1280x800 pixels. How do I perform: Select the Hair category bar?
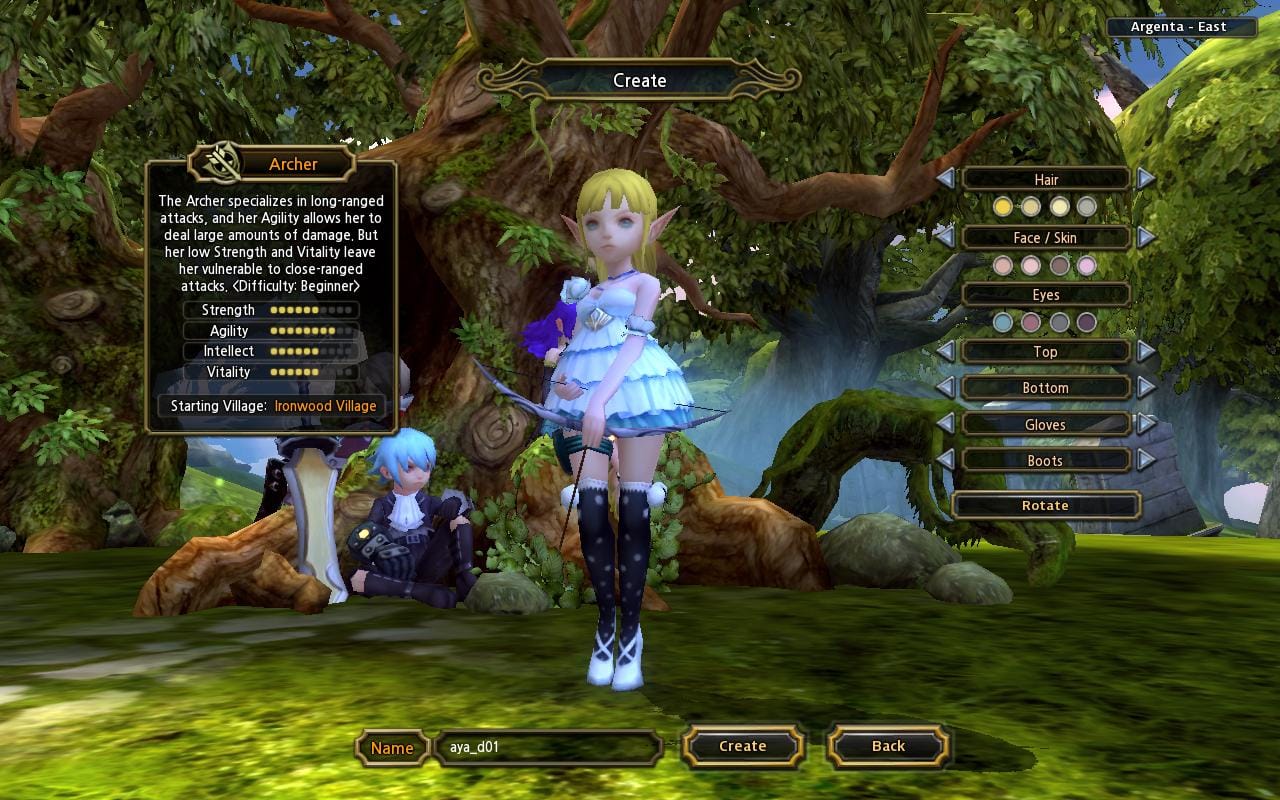tap(1046, 179)
